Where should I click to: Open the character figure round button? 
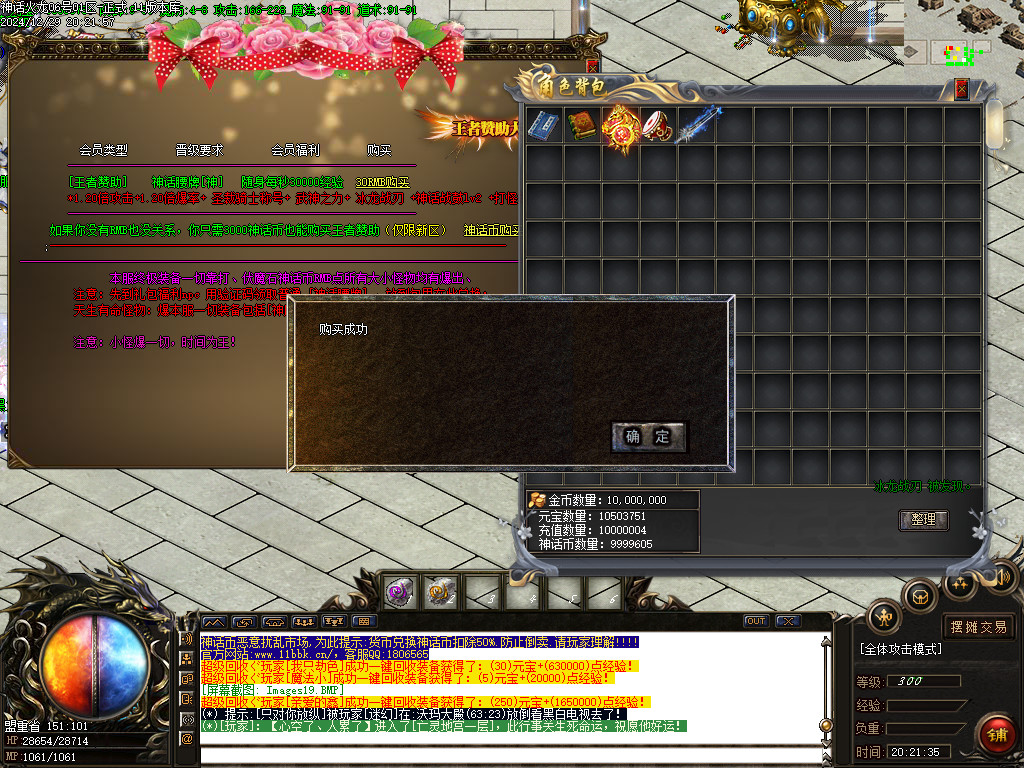(885, 617)
